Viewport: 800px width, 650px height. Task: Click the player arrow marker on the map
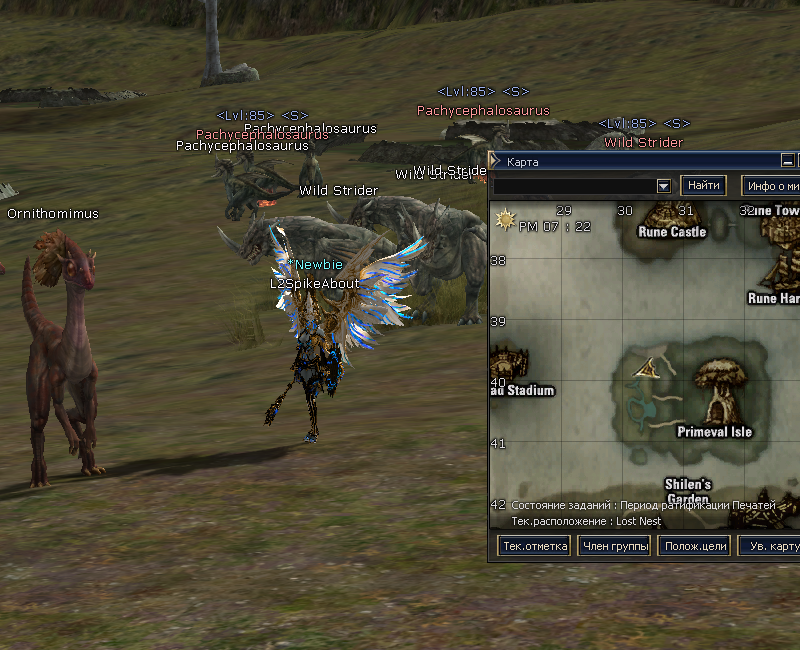click(648, 368)
